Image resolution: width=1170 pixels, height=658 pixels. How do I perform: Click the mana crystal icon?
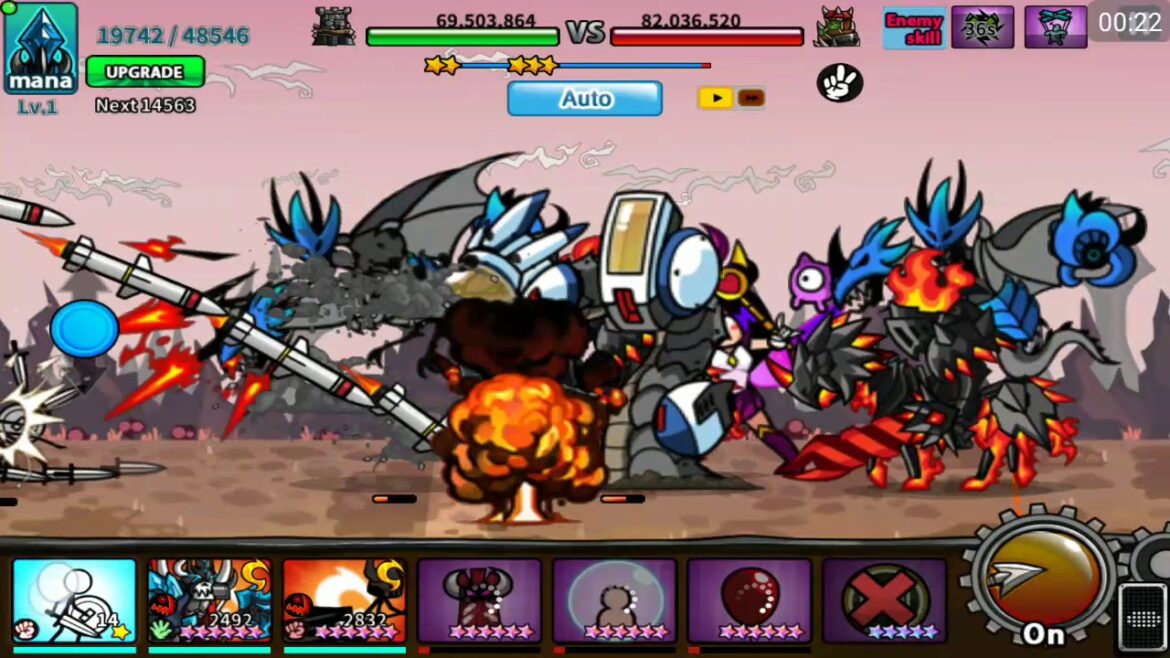pyautogui.click(x=41, y=47)
